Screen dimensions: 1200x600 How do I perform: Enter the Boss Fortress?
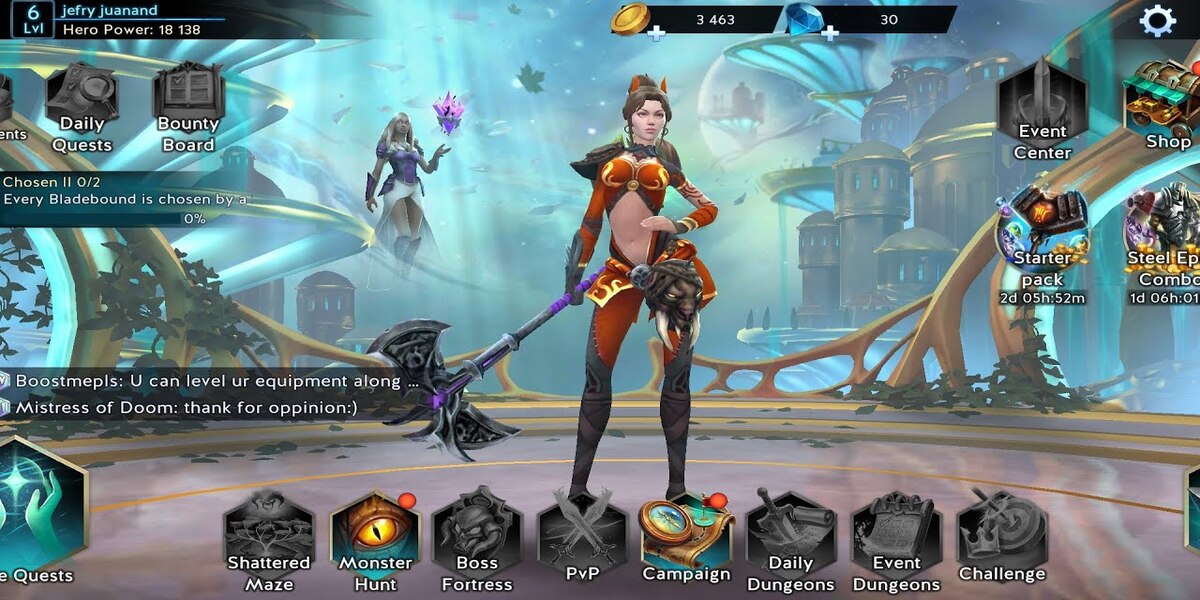(477, 541)
